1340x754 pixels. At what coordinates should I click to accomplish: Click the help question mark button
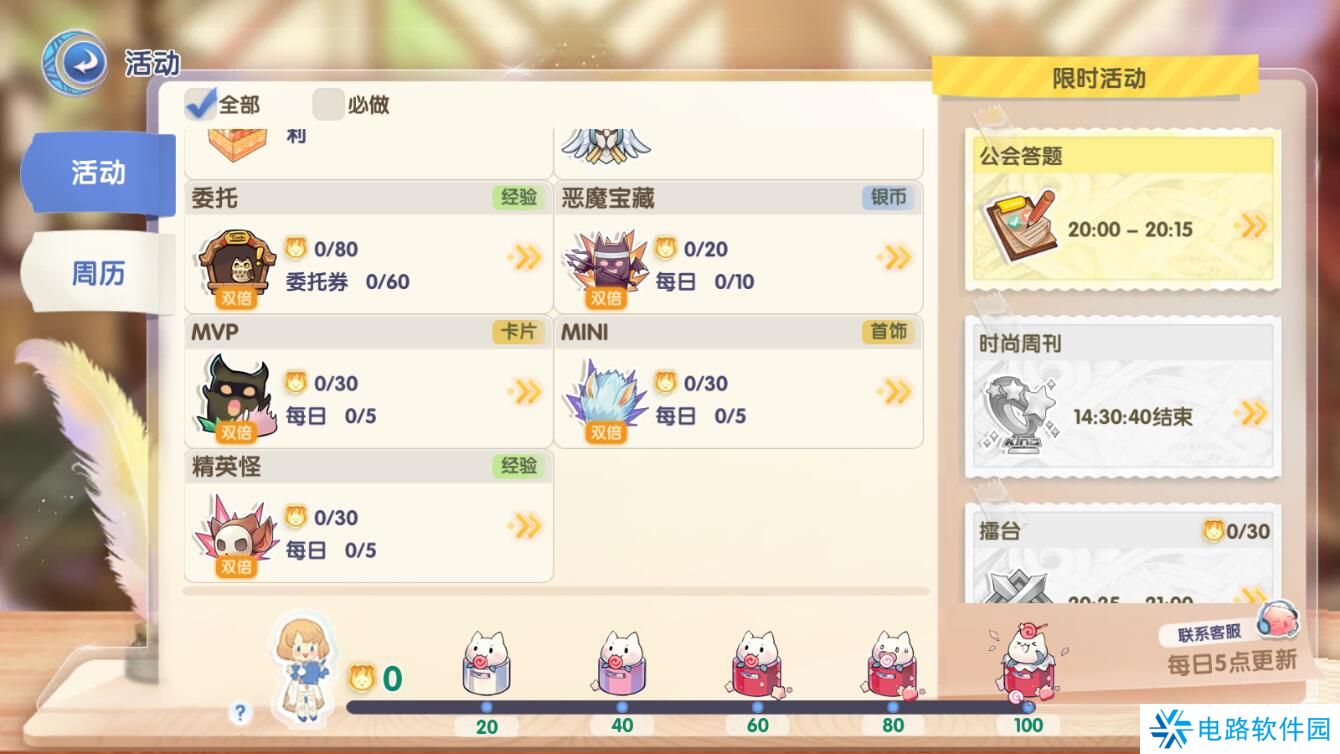click(x=238, y=710)
